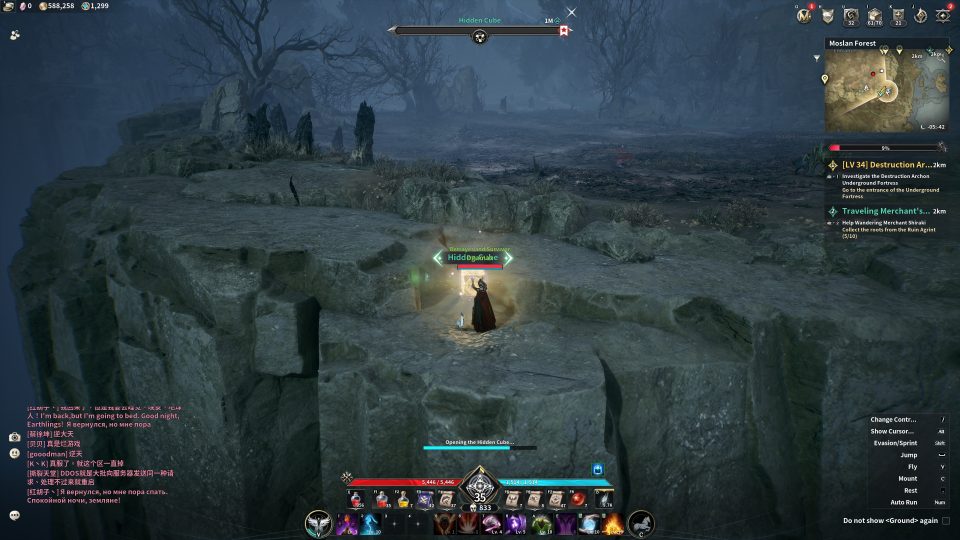Screen dimensions: 960x540
Task: Use the yellow potion hotbar slot
Action: (x=401, y=499)
